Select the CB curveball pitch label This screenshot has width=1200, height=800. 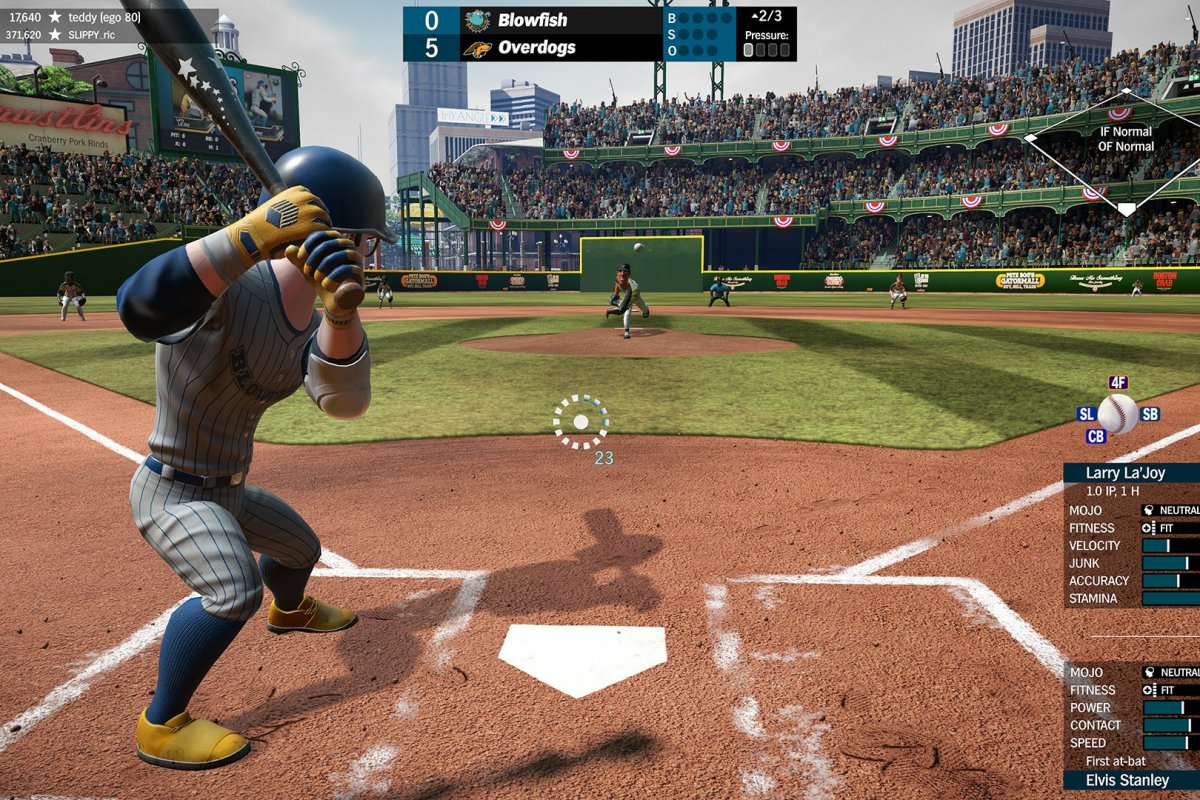coord(1096,436)
